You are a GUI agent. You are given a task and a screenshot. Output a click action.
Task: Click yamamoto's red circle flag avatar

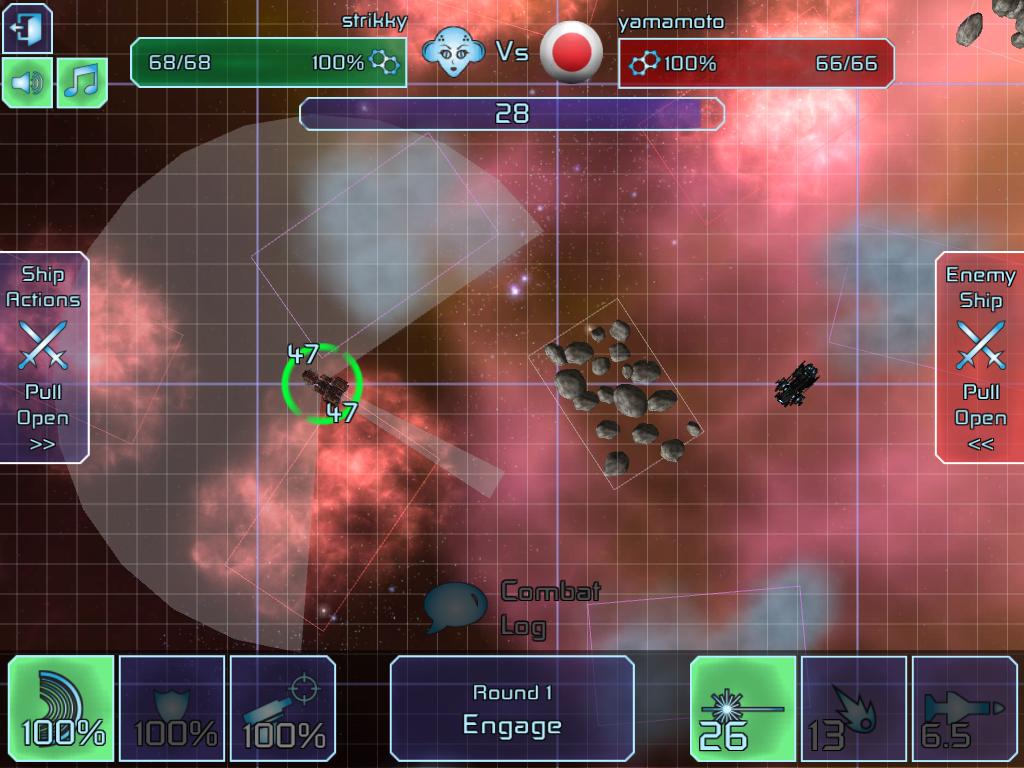coord(571,52)
